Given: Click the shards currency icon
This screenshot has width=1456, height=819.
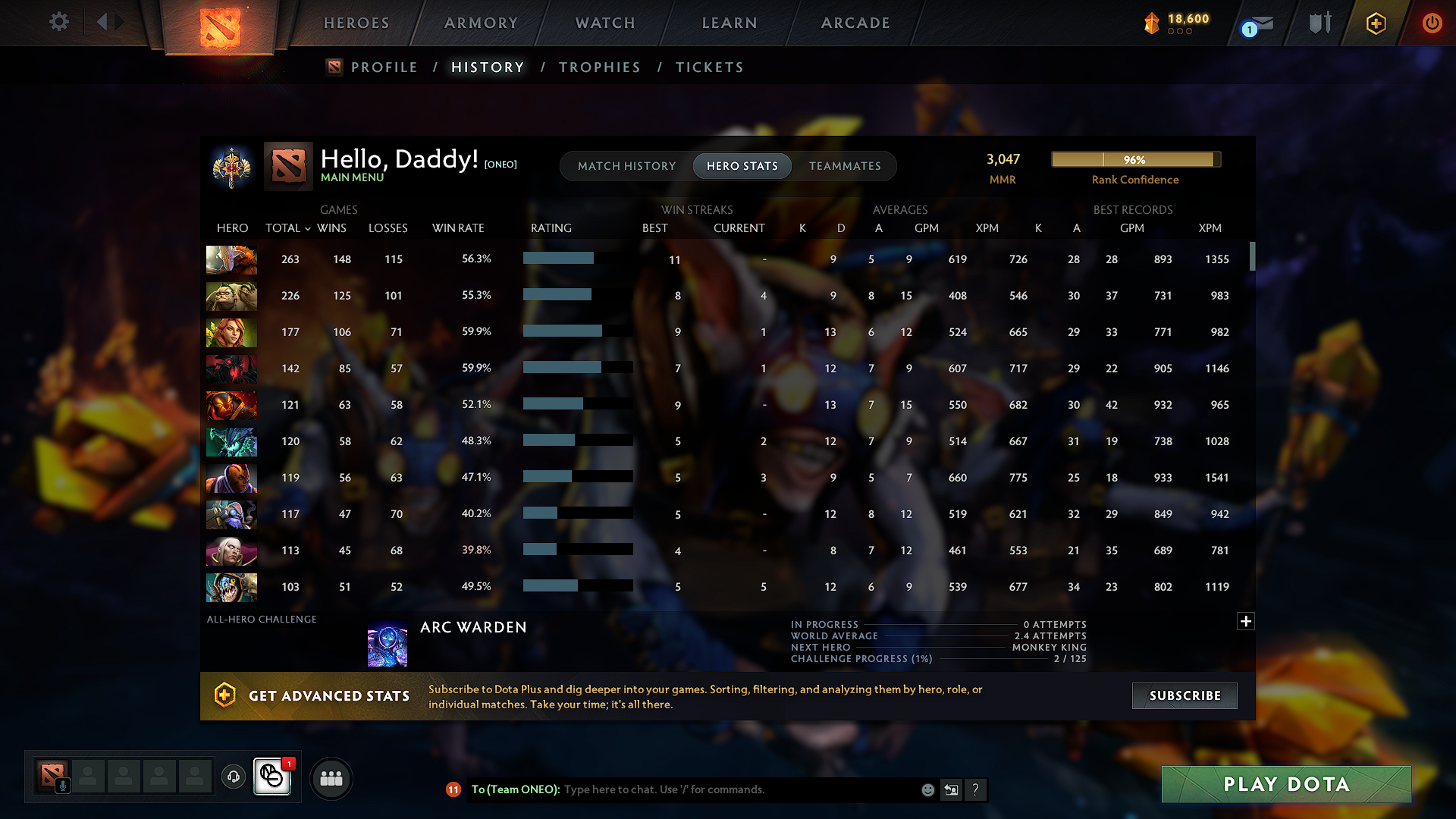Looking at the screenshot, I should 1152,23.
